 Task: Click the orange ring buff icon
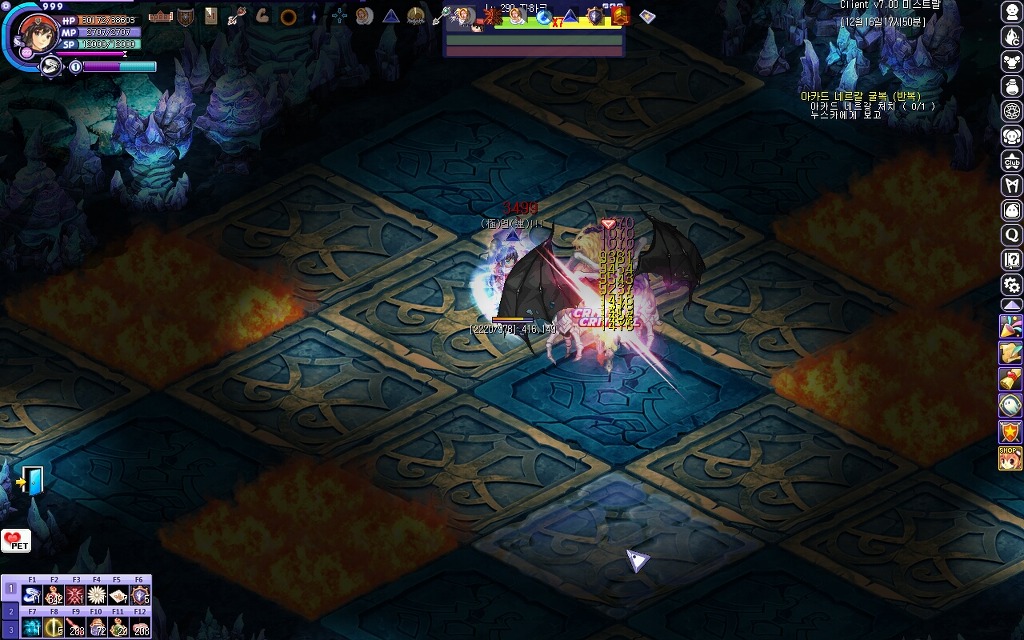[x=288, y=16]
